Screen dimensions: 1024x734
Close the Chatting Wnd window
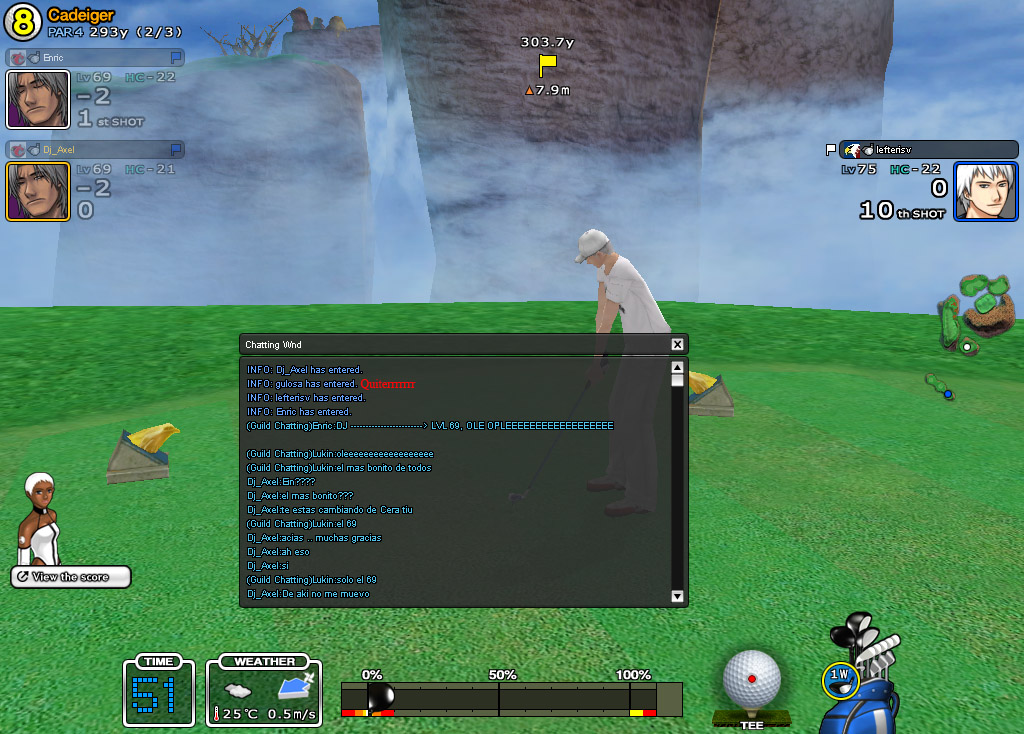[677, 344]
